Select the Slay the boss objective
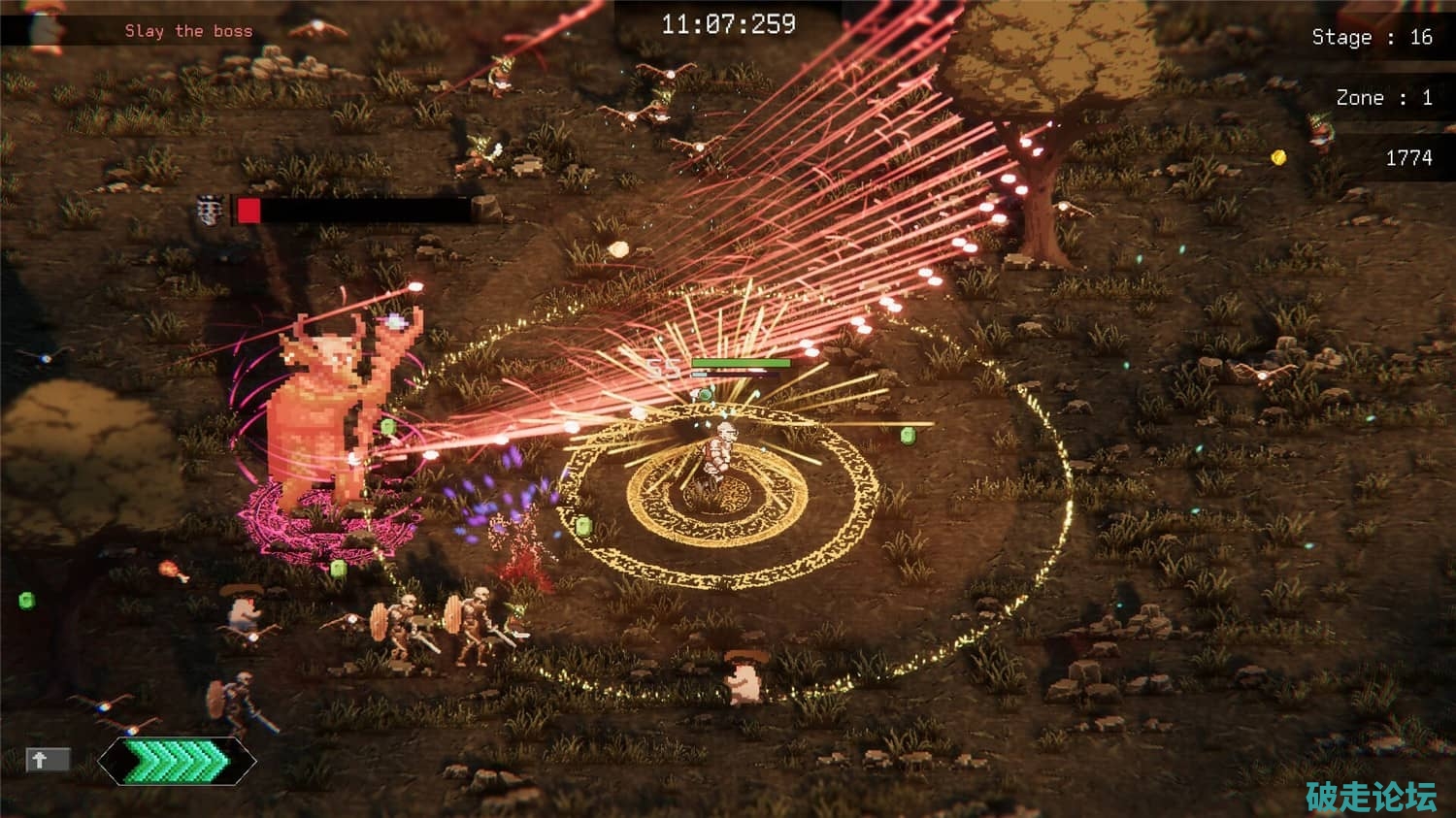Viewport: 1456px width, 818px height. coord(188,31)
